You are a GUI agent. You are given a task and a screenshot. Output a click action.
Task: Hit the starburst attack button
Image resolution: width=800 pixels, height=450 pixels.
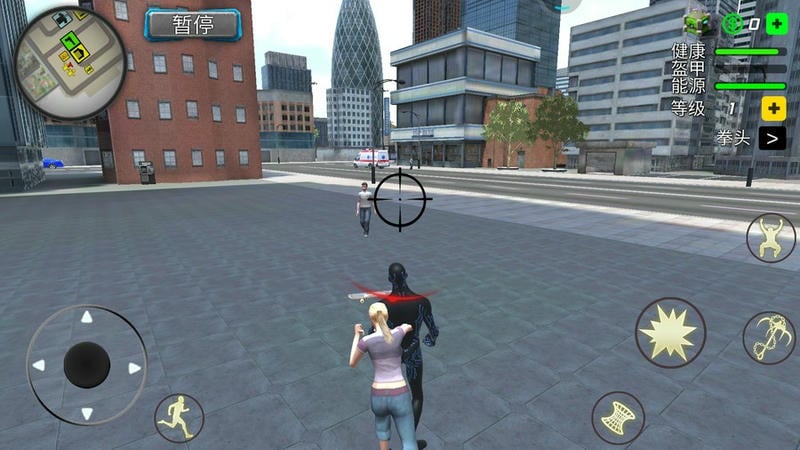[669, 332]
